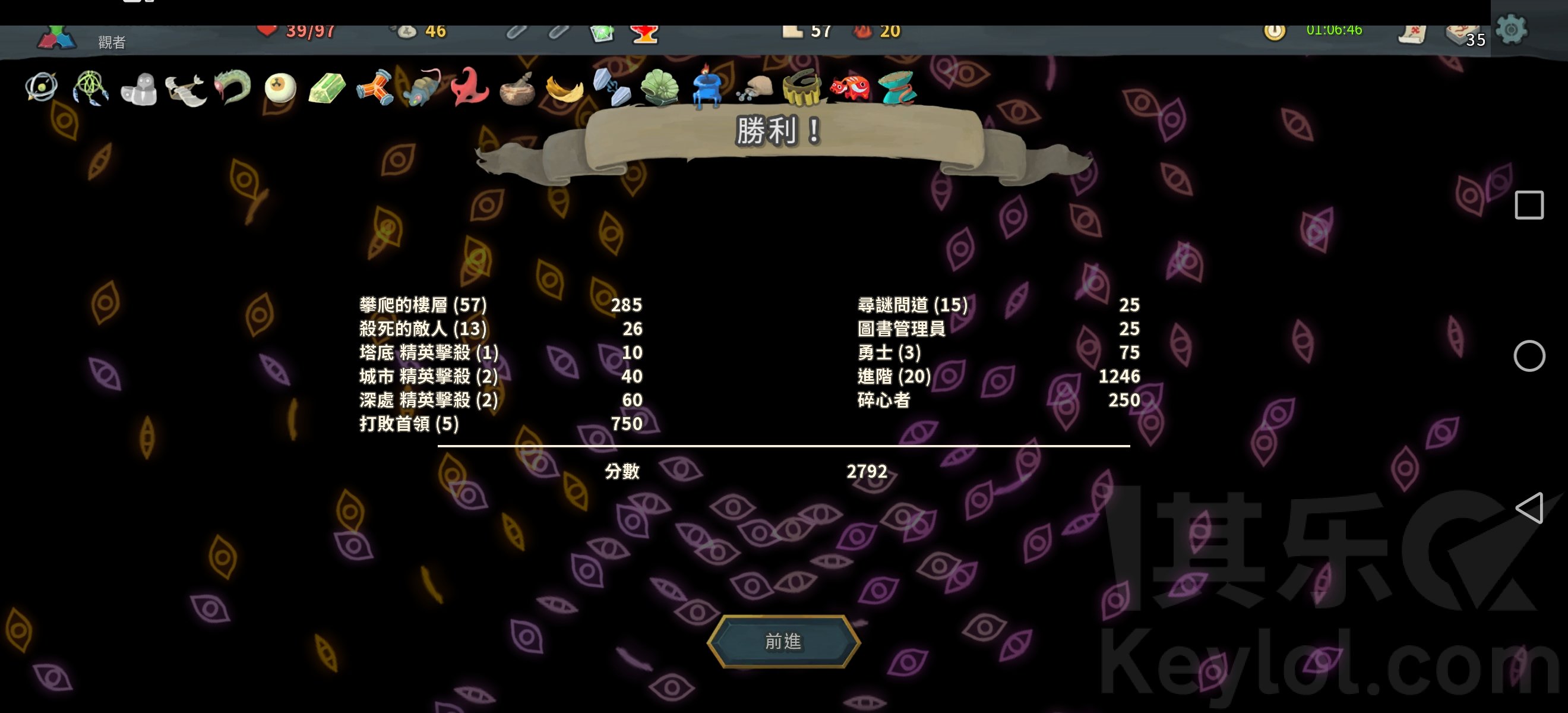Inspect the white eyeball relic
Screen dimensions: 1568x713
click(280, 89)
